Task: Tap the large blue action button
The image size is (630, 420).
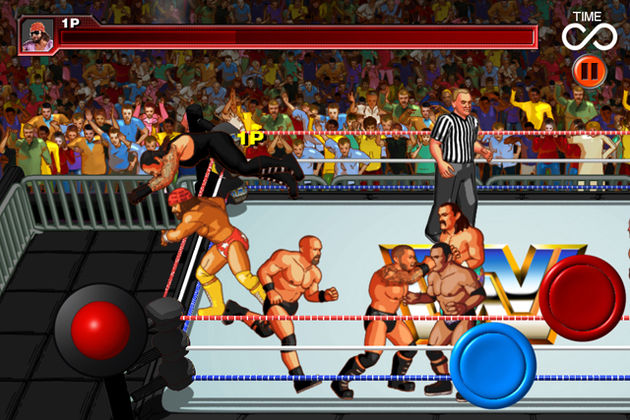Action: coord(492,364)
